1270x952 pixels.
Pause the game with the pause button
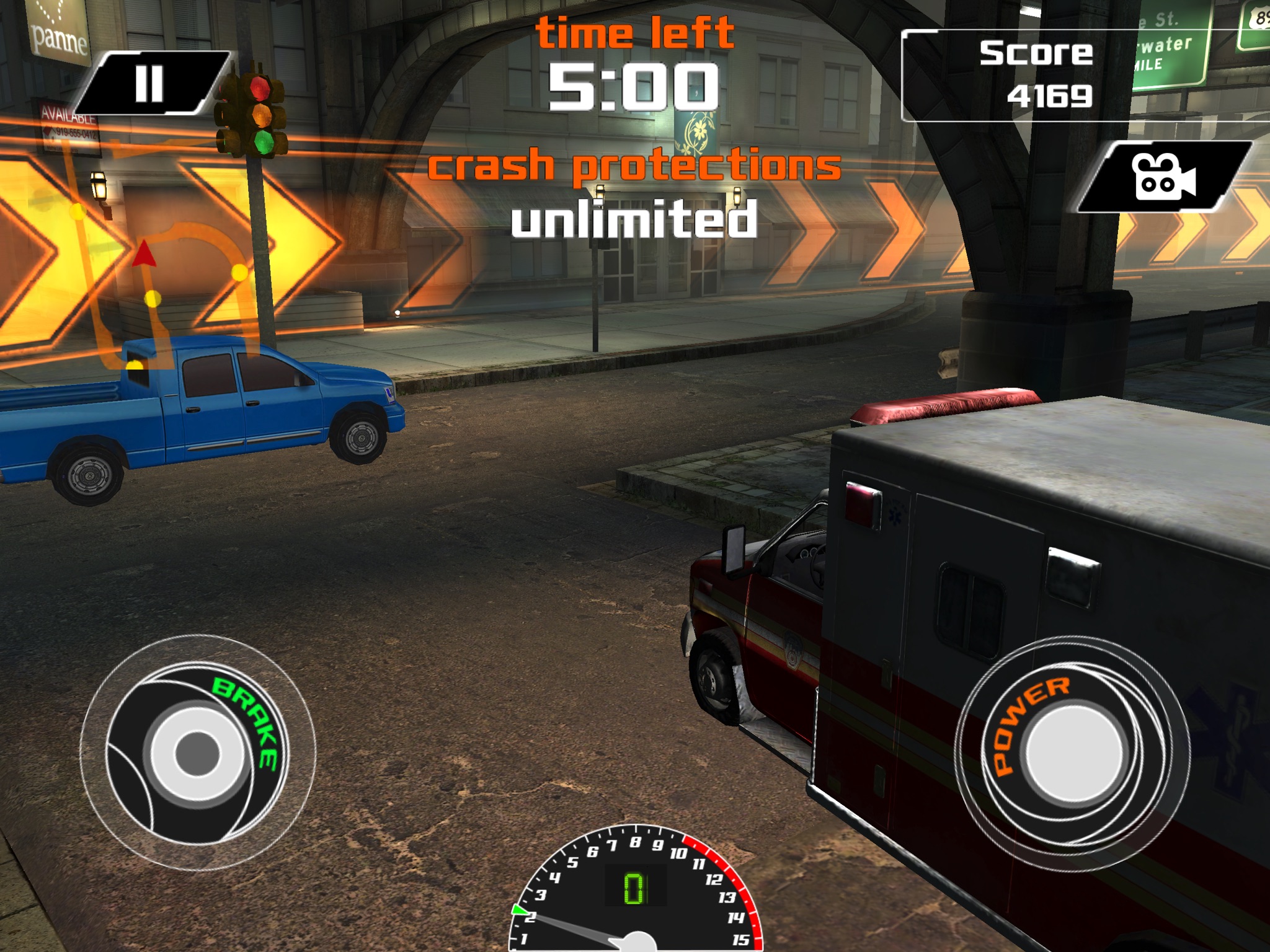point(150,84)
